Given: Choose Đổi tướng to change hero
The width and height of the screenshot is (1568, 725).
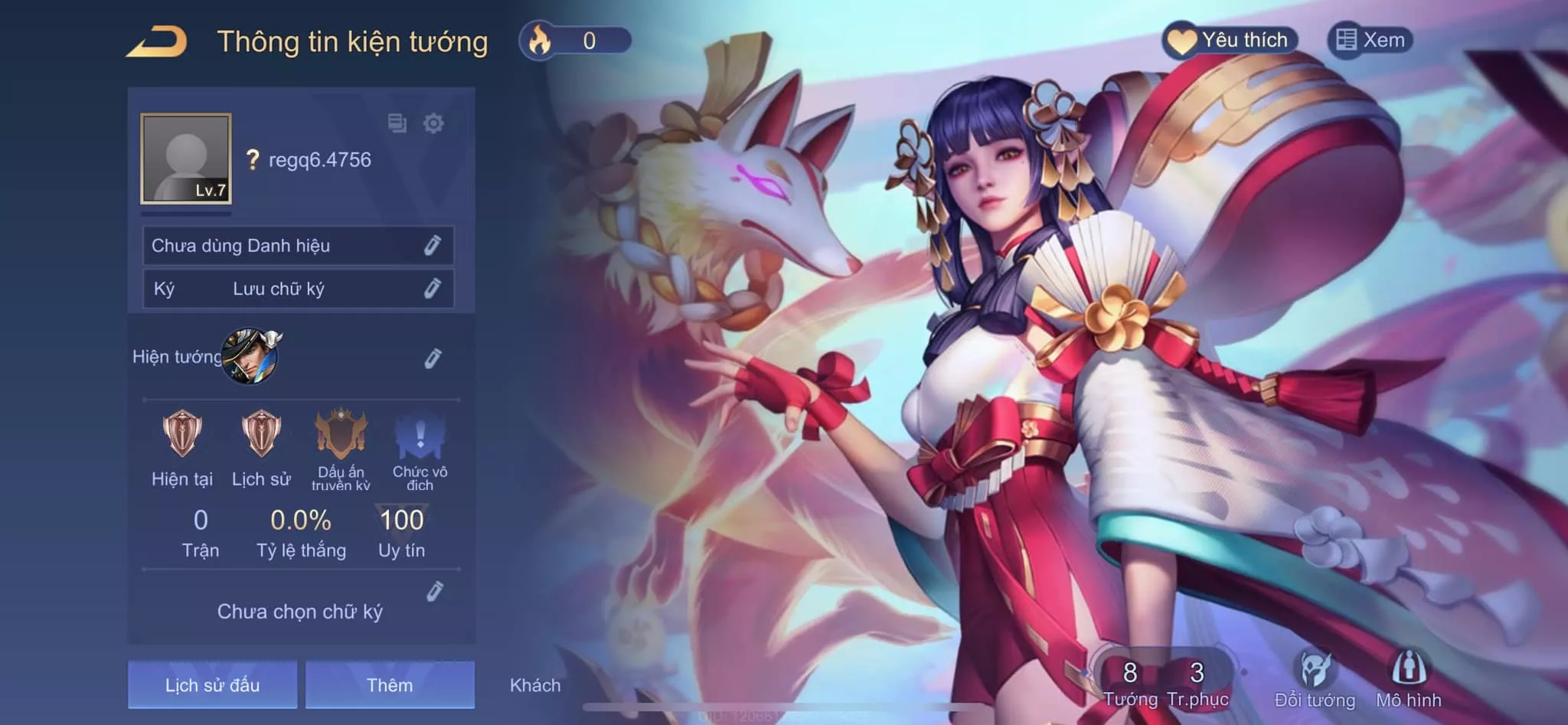Looking at the screenshot, I should 1315,681.
